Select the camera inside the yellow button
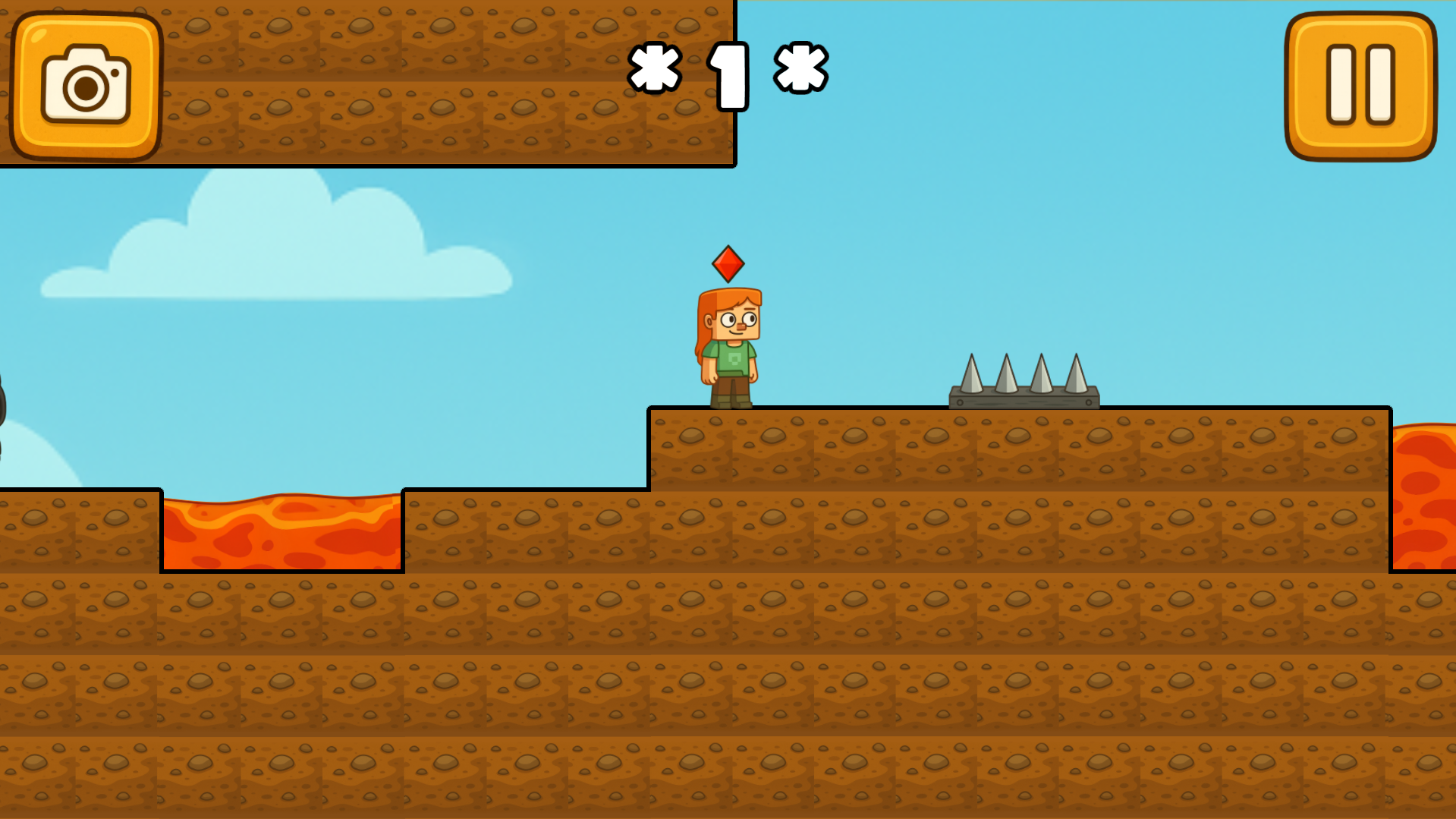This screenshot has height=819, width=1456. tap(86, 86)
